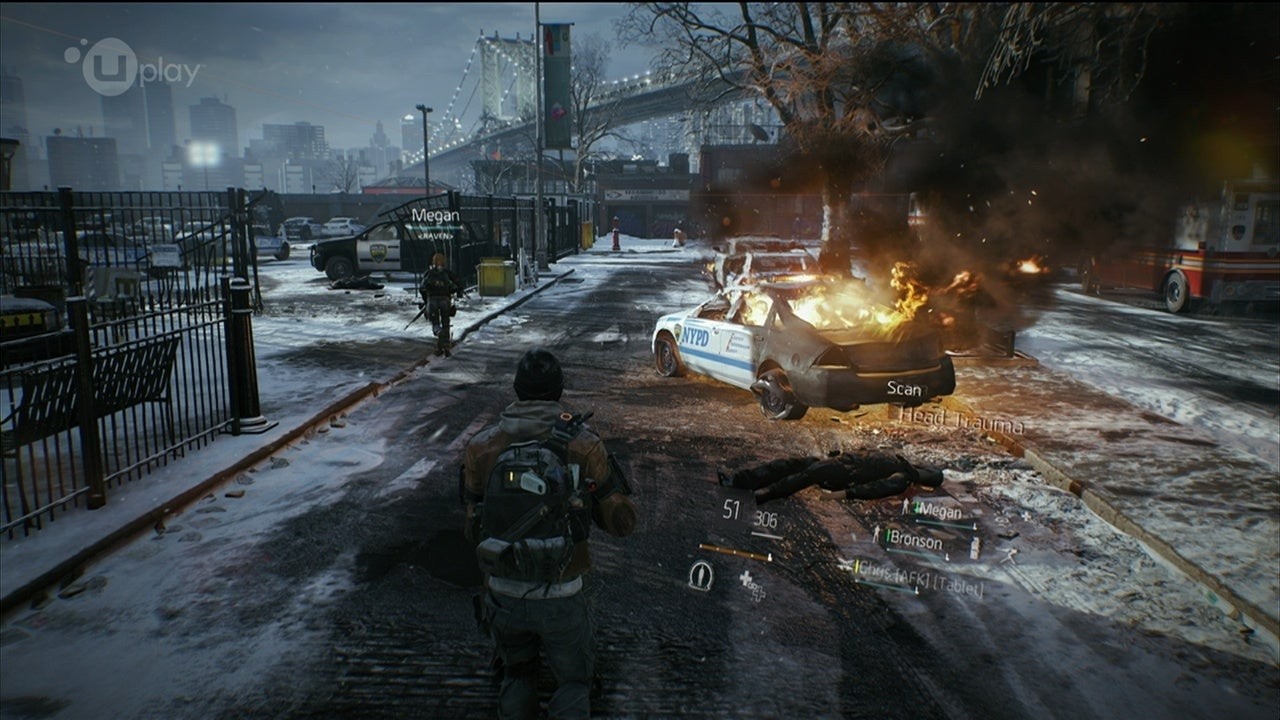Viewport: 1280px width, 720px height.
Task: Click the Scan prompt on the police car
Action: pos(906,388)
